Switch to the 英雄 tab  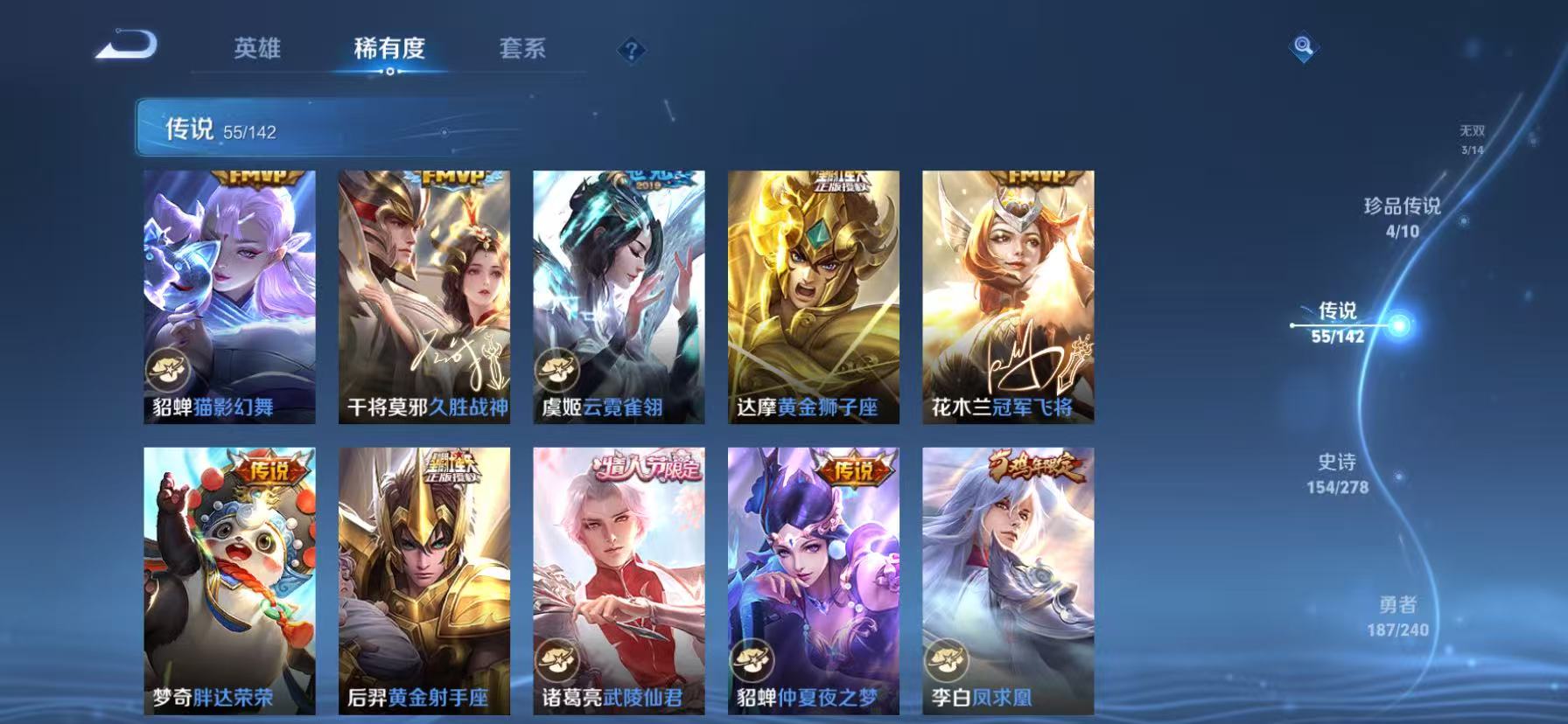(x=258, y=50)
